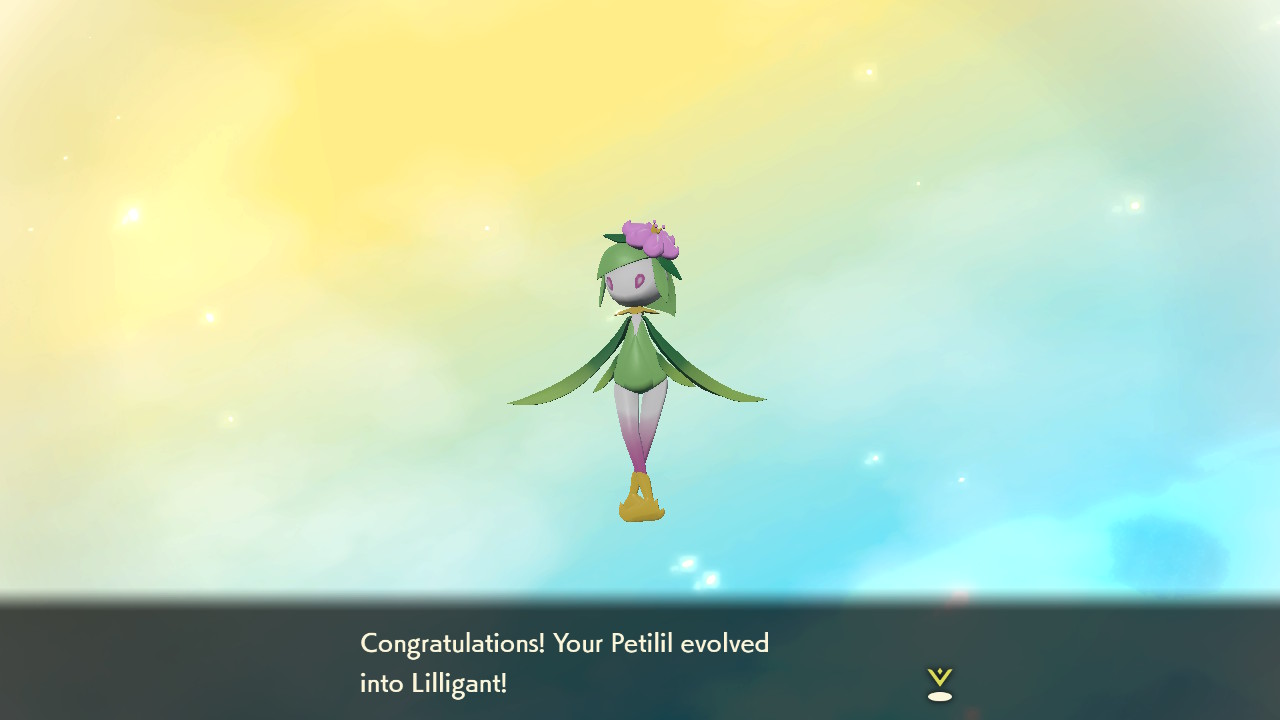
Task: Click the word Lilligant in the message text
Action: [x=459, y=685]
